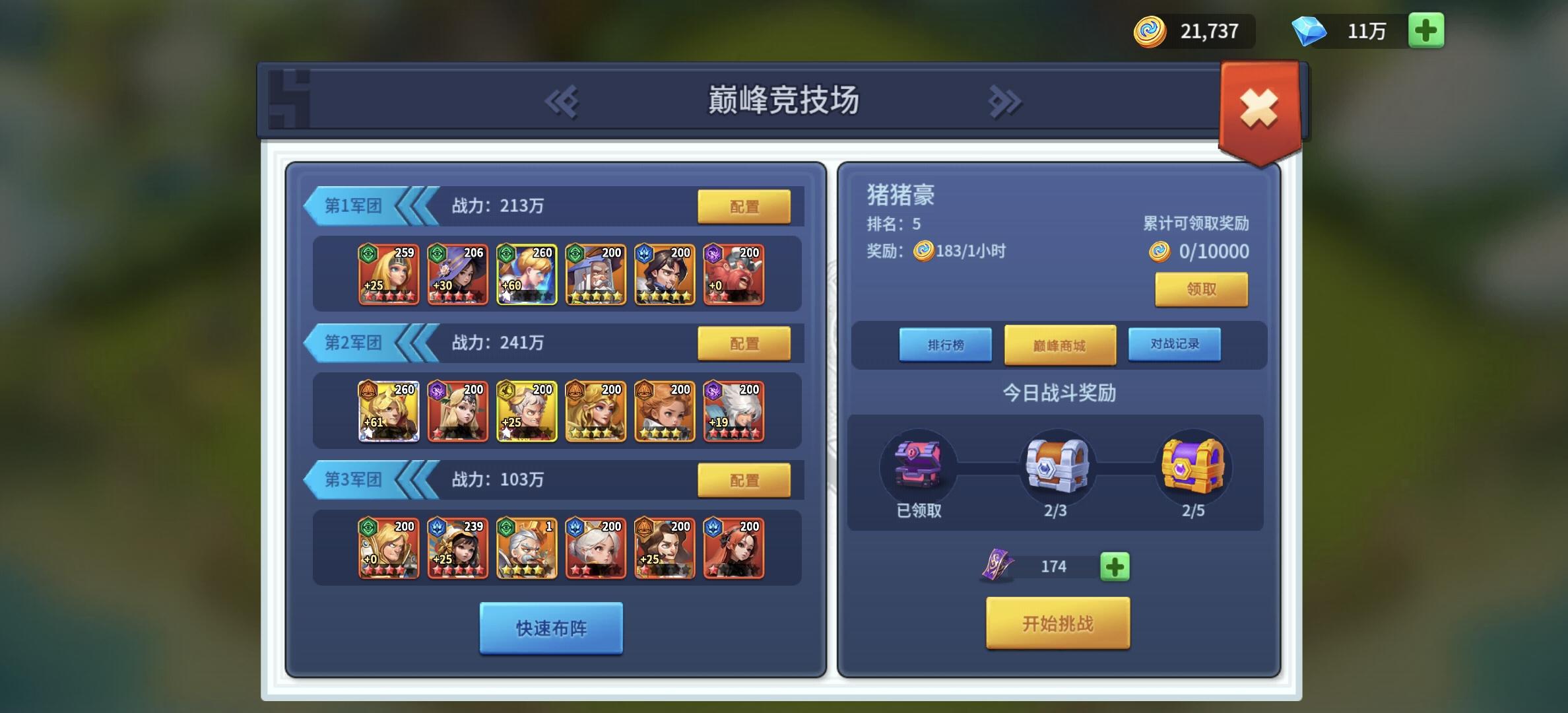Add diamonds using the green plus button

point(1425,30)
